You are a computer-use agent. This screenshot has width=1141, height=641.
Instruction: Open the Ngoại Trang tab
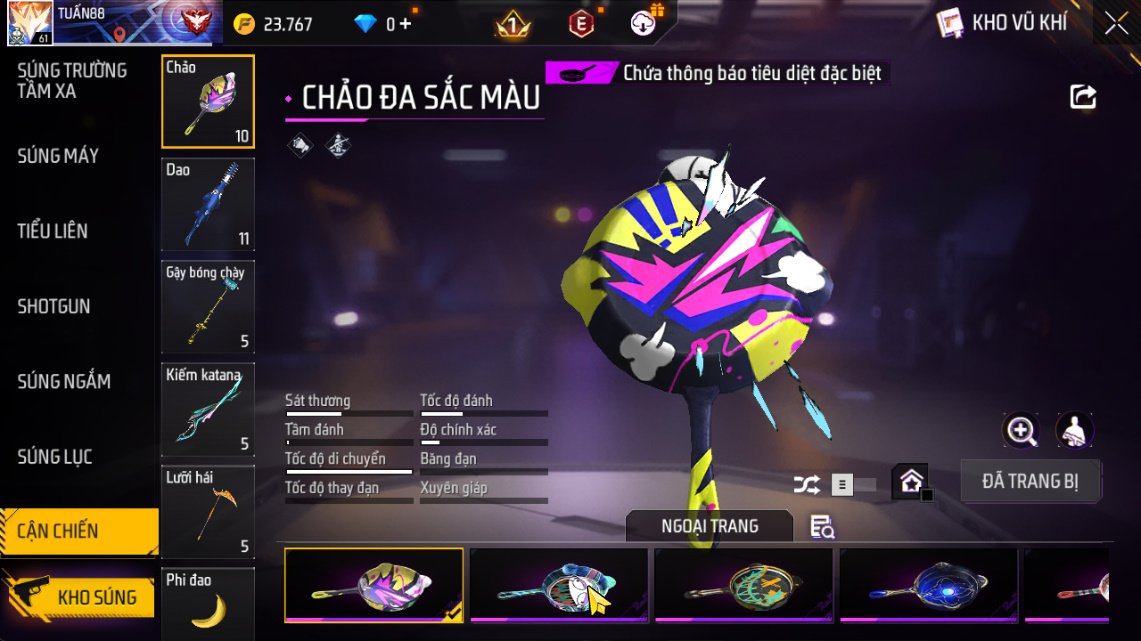709,526
